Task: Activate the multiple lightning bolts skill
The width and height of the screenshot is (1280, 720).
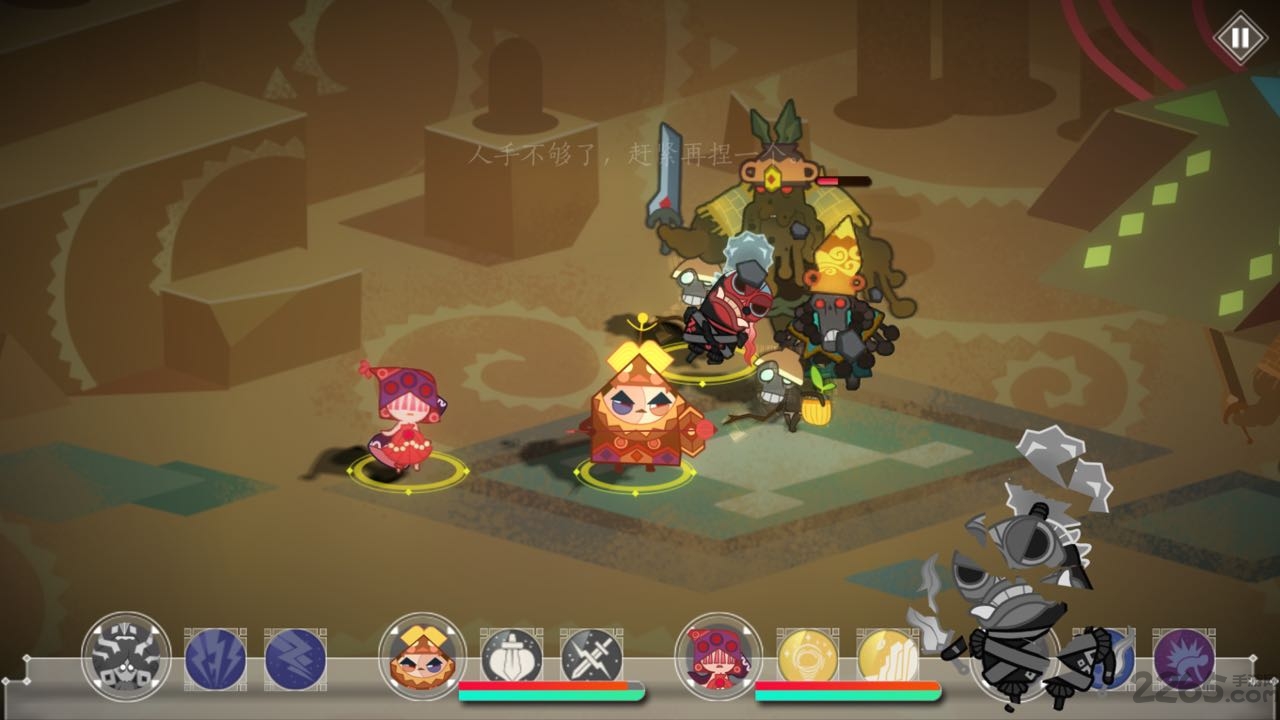Action: pyautogui.click(x=215, y=658)
